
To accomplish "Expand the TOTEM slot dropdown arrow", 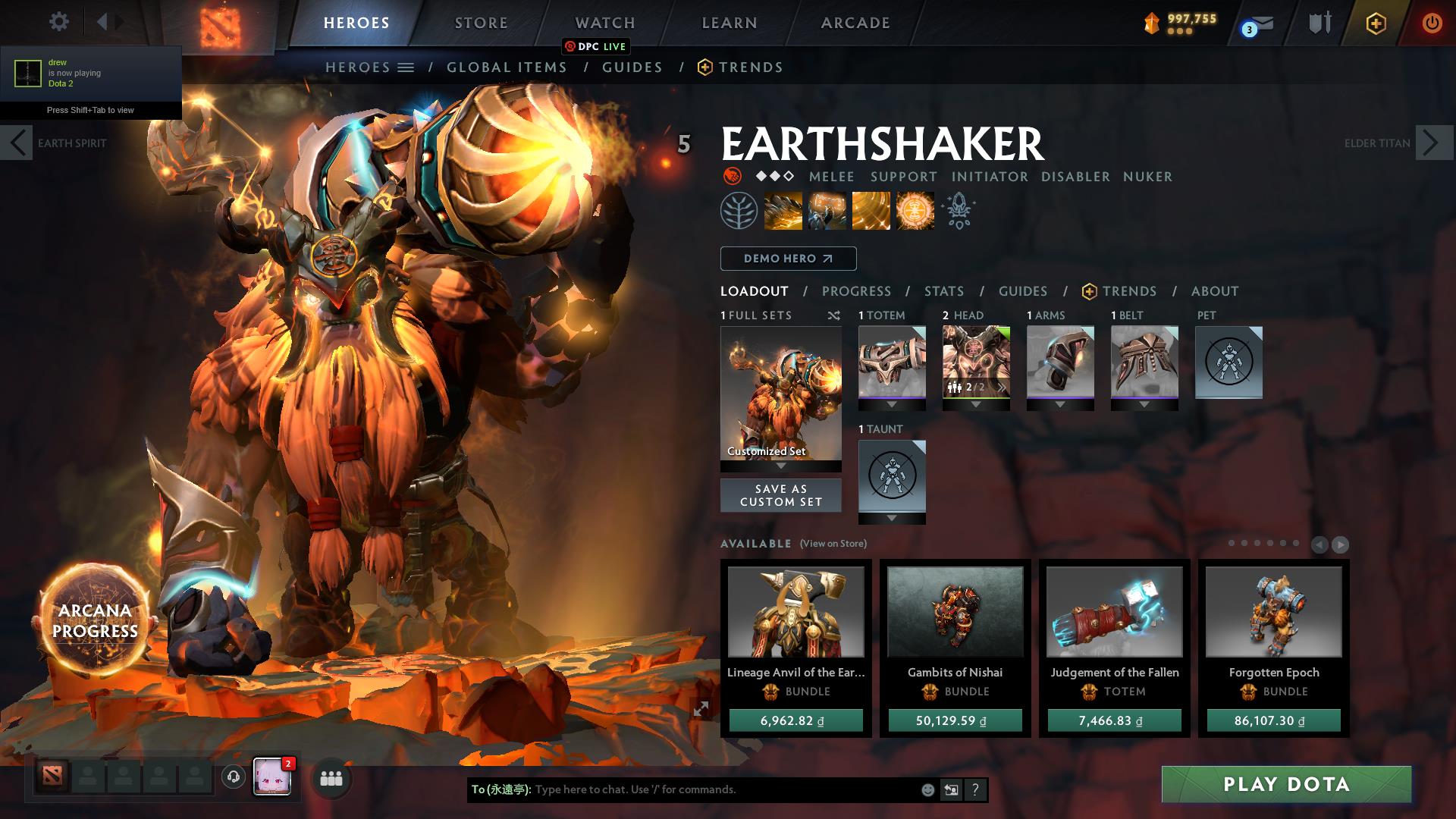I will point(891,404).
